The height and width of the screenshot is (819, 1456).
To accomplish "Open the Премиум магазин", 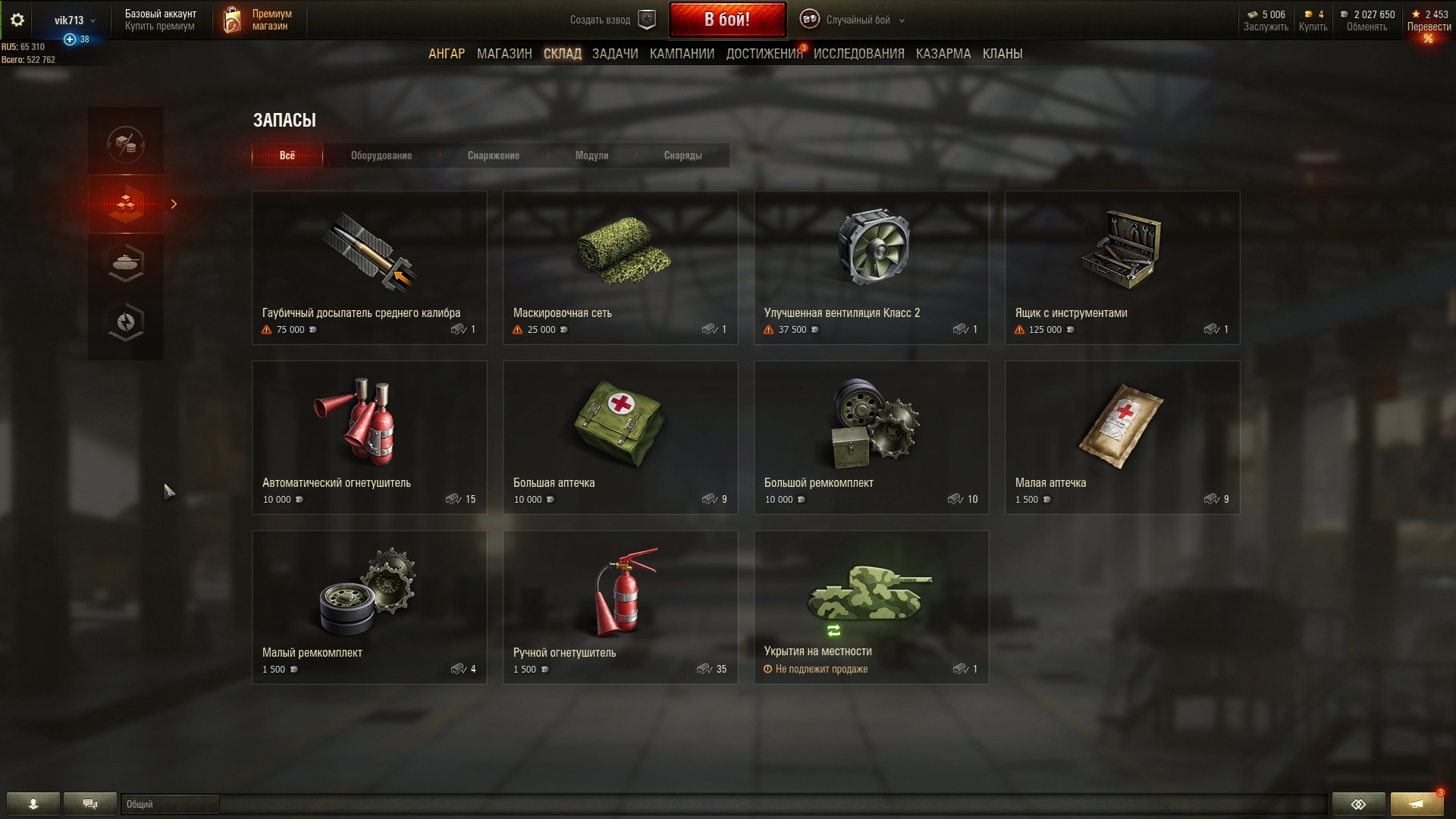I will pyautogui.click(x=258, y=20).
